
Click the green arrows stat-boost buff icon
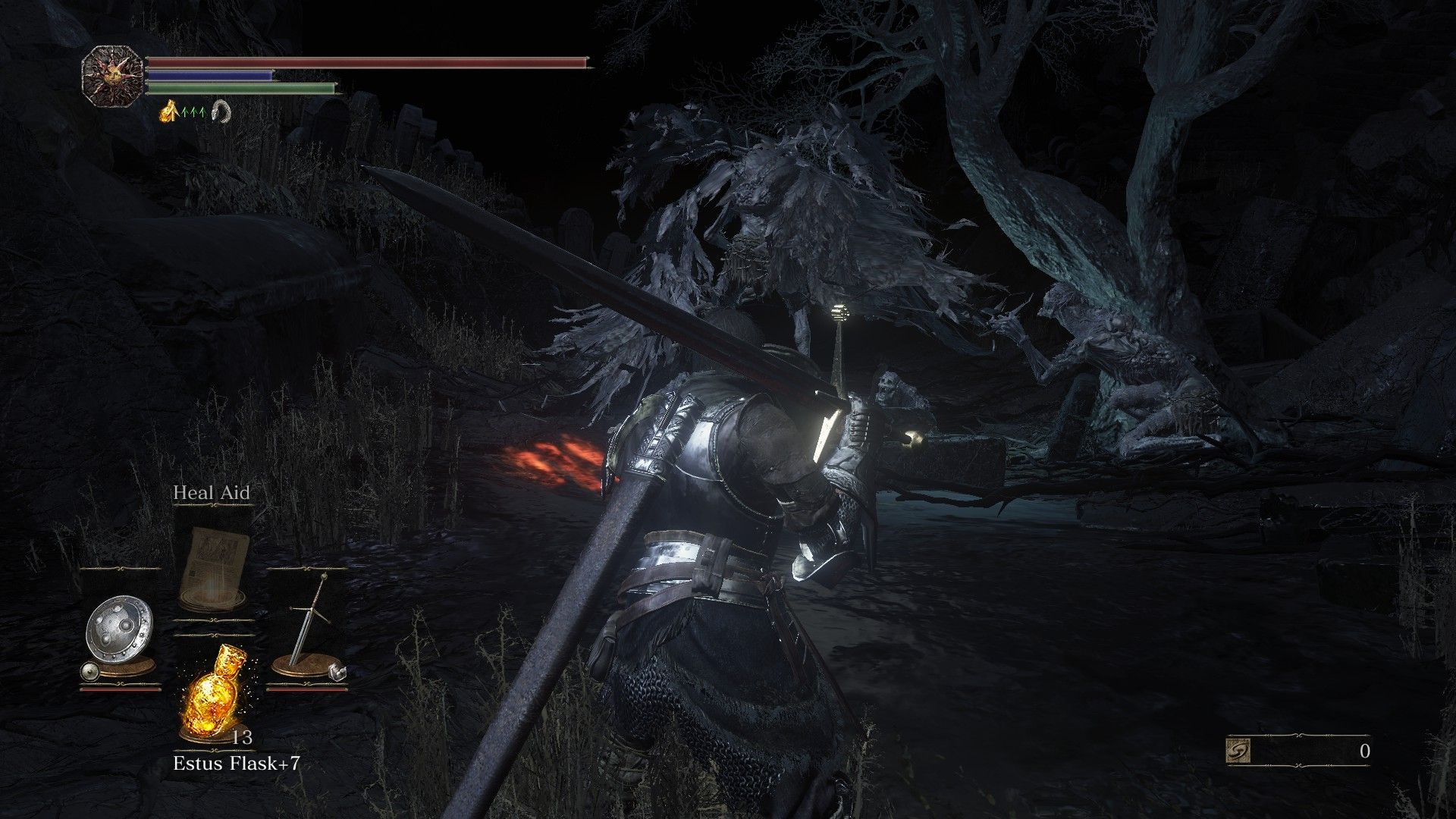click(x=193, y=112)
